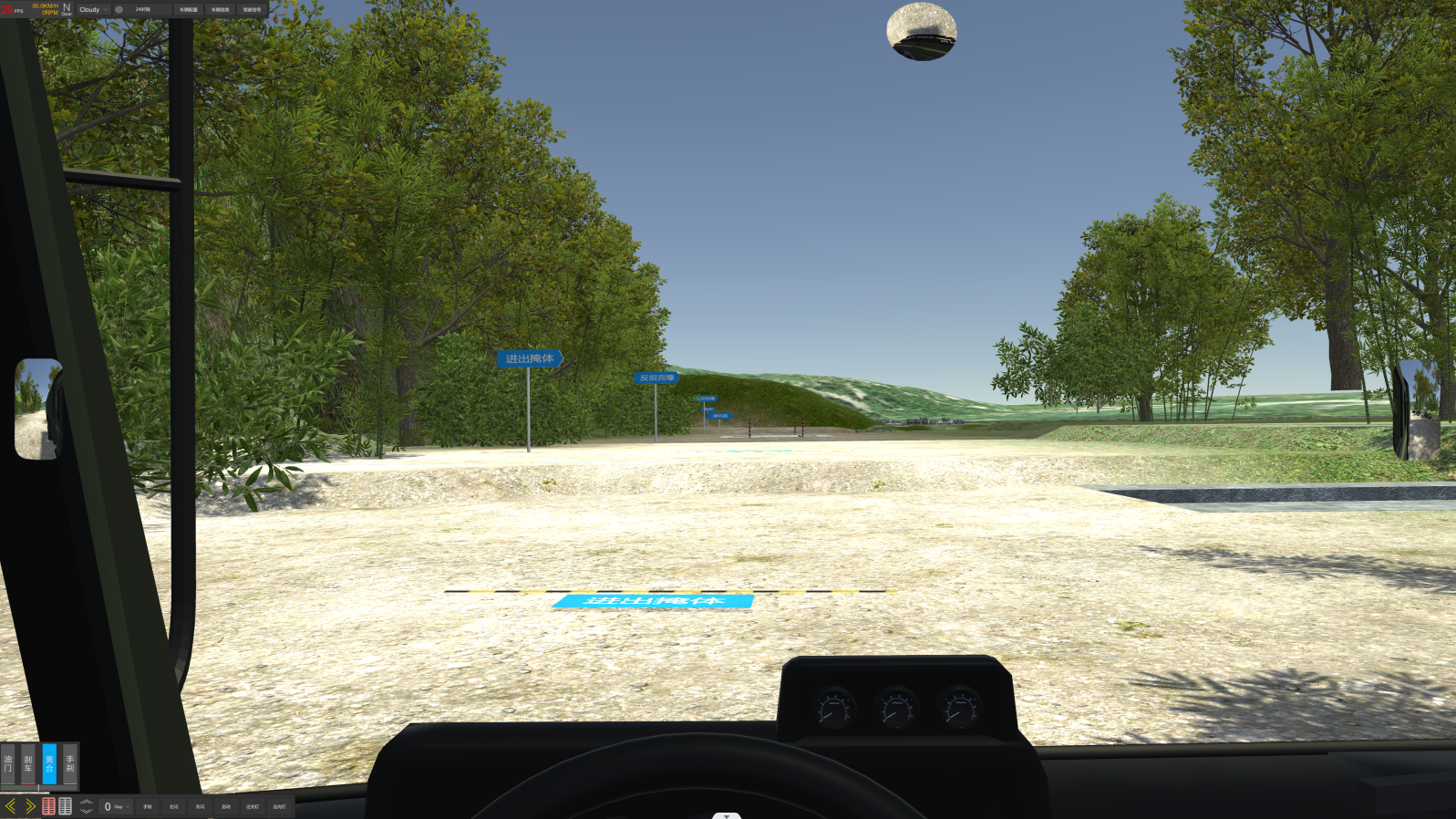The height and width of the screenshot is (819, 1456).
Task: Activate the yellow left turn arrow
Action: click(11, 806)
